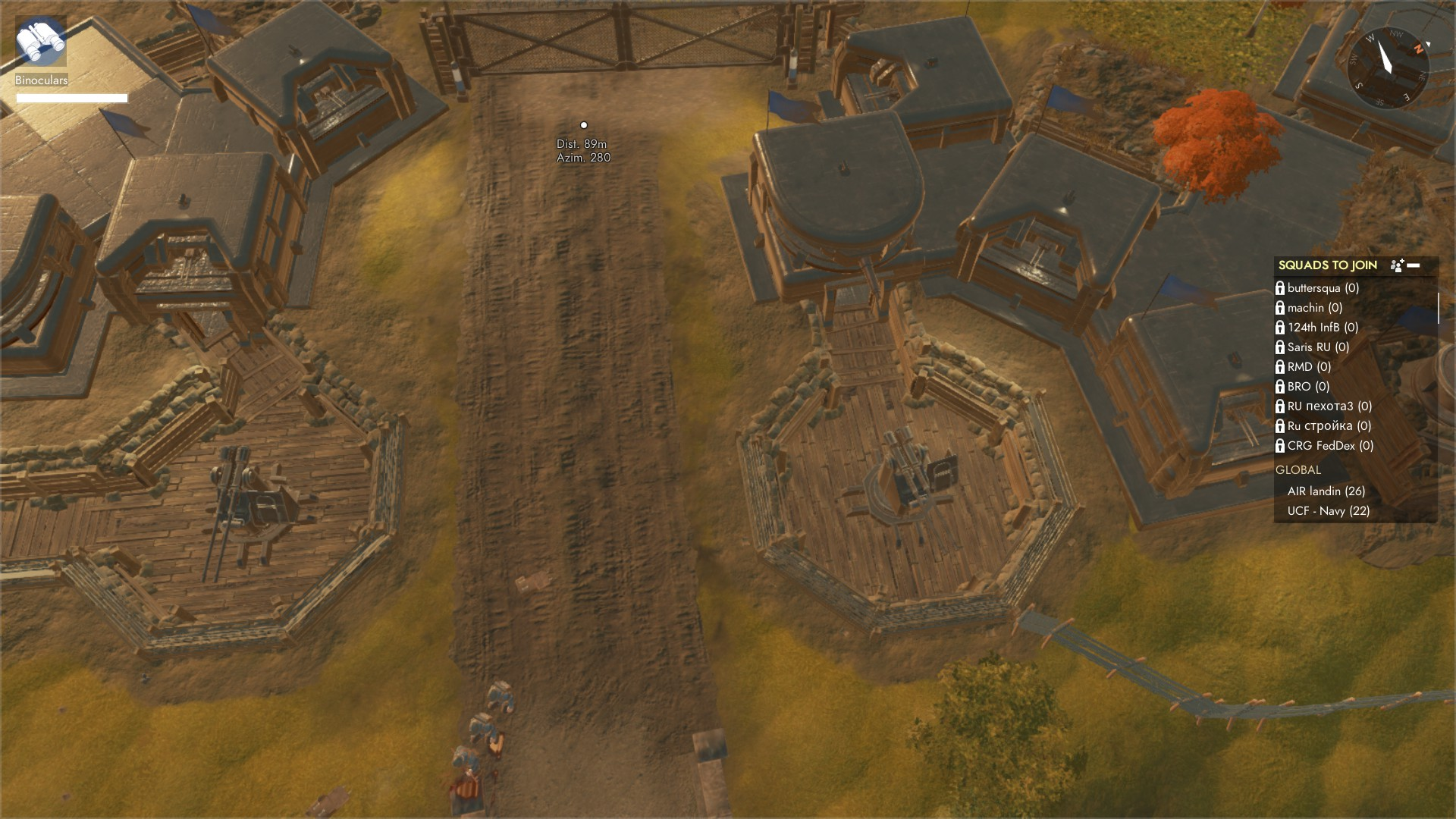Select the Binoculars equipment icon
The height and width of the screenshot is (819, 1456).
(41, 42)
